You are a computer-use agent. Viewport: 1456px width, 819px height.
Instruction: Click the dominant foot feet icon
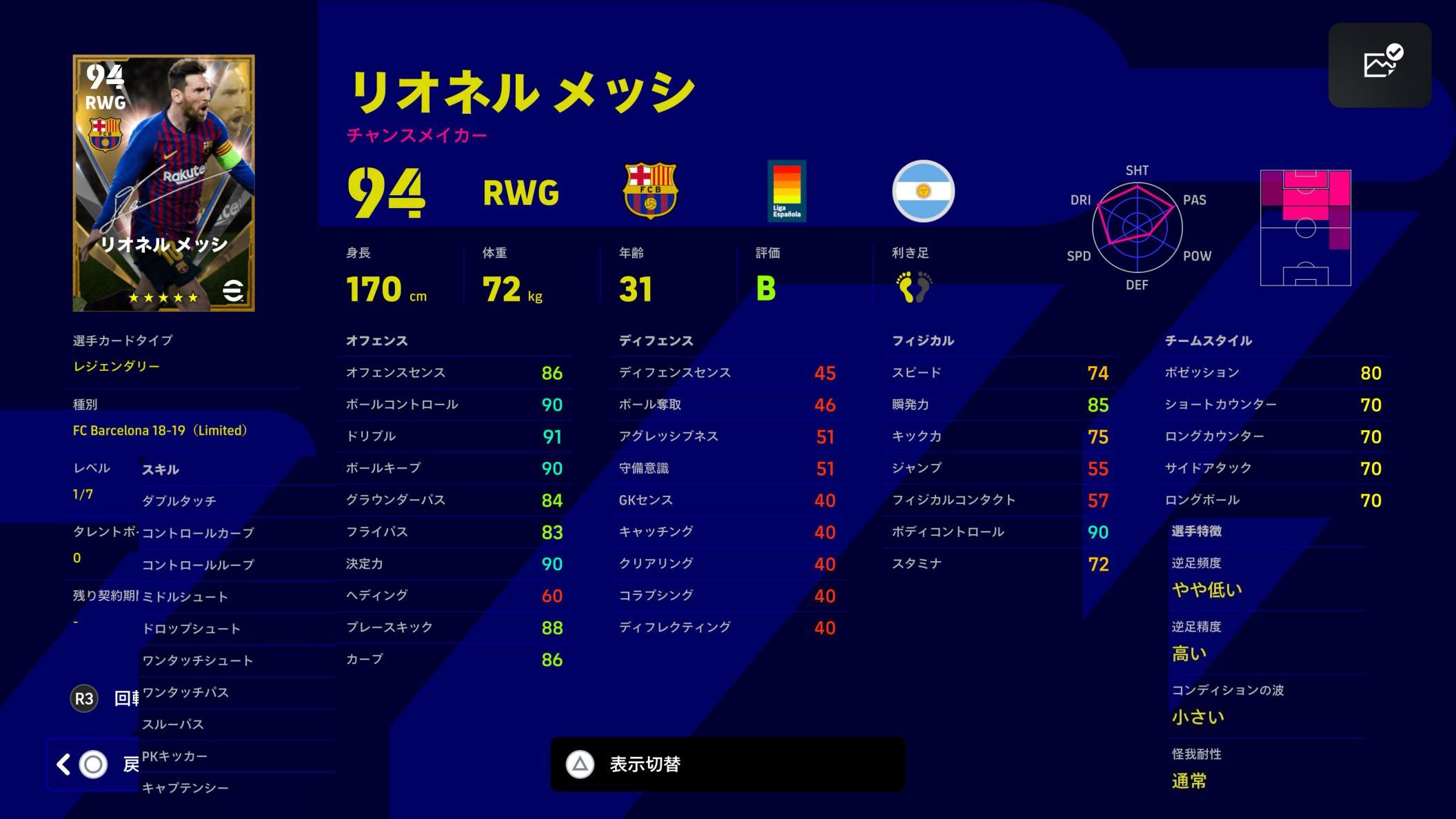click(915, 289)
